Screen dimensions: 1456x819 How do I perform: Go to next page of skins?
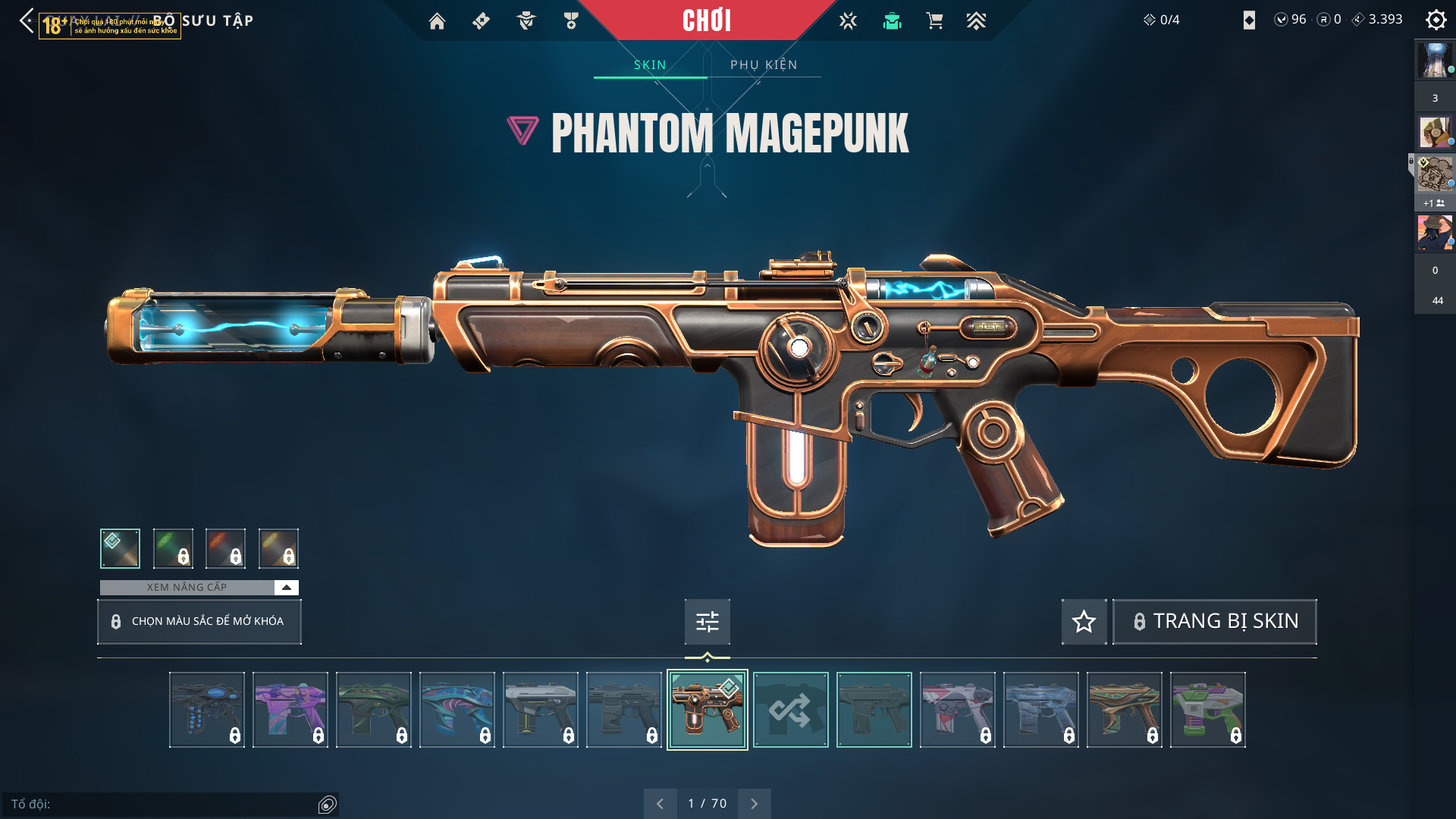coord(754,803)
